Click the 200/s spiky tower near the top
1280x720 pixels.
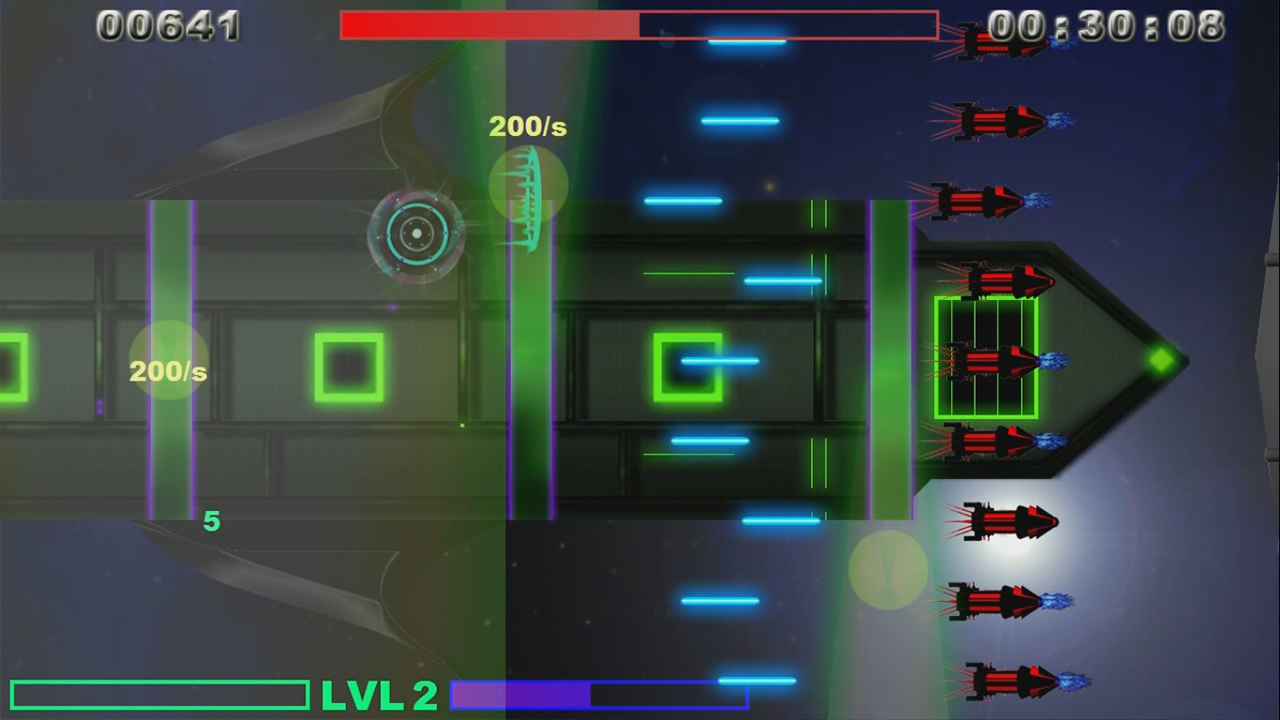pos(527,195)
